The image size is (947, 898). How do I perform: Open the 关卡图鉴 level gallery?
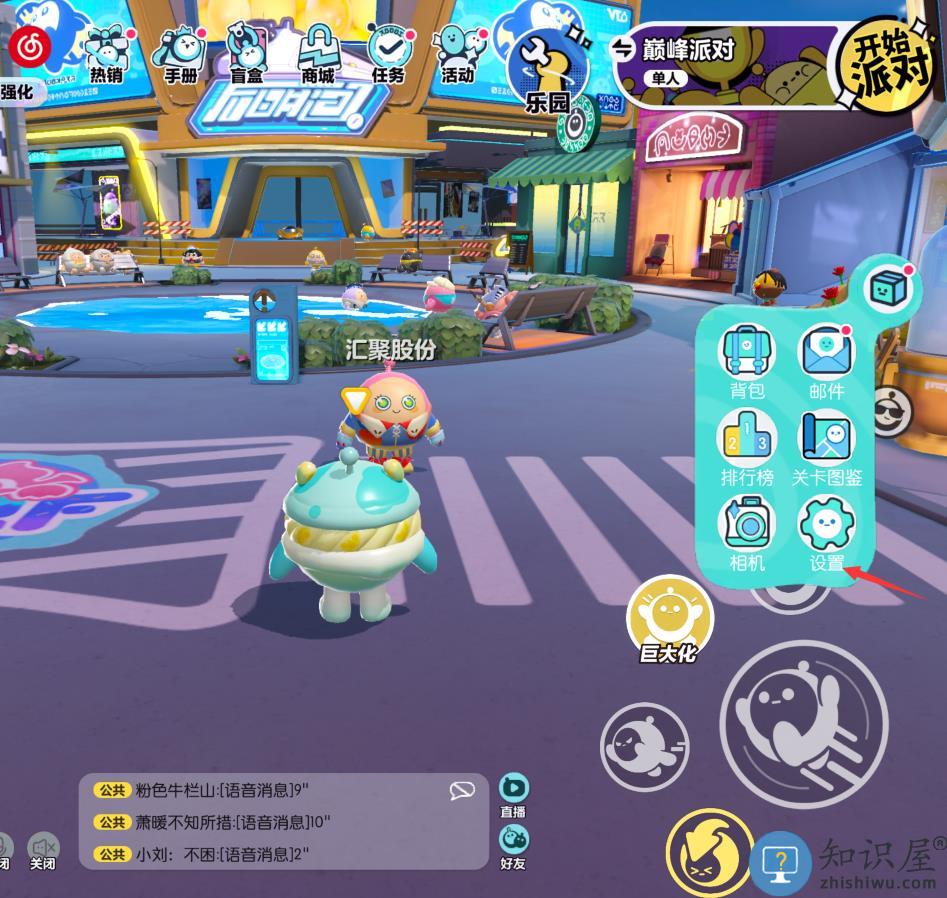point(826,447)
